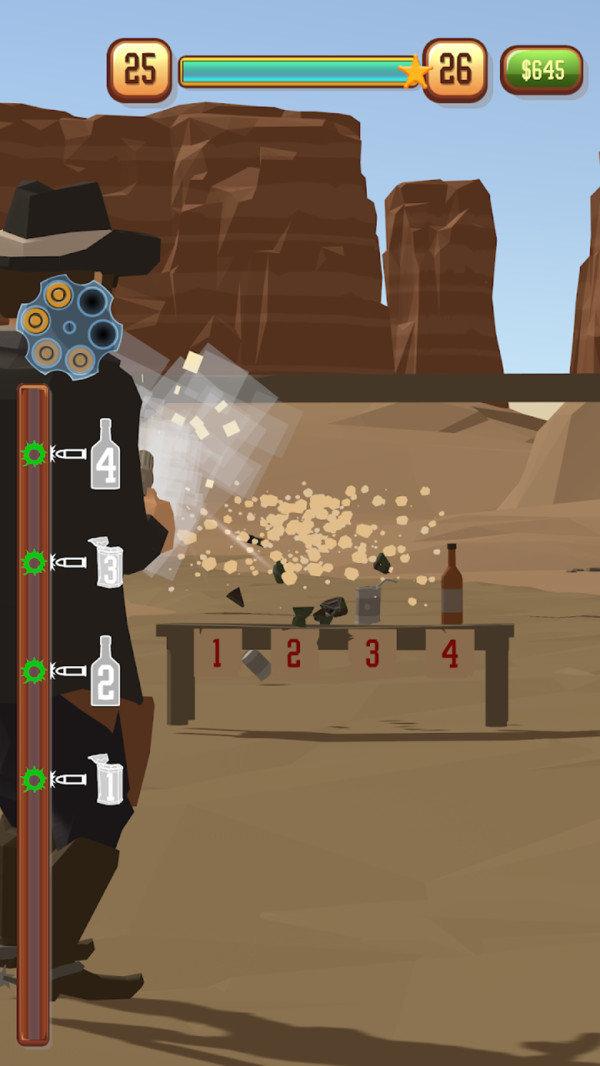This screenshot has height=1066, width=600.
Task: Tap the green $645 money button
Action: pyautogui.click(x=541, y=70)
